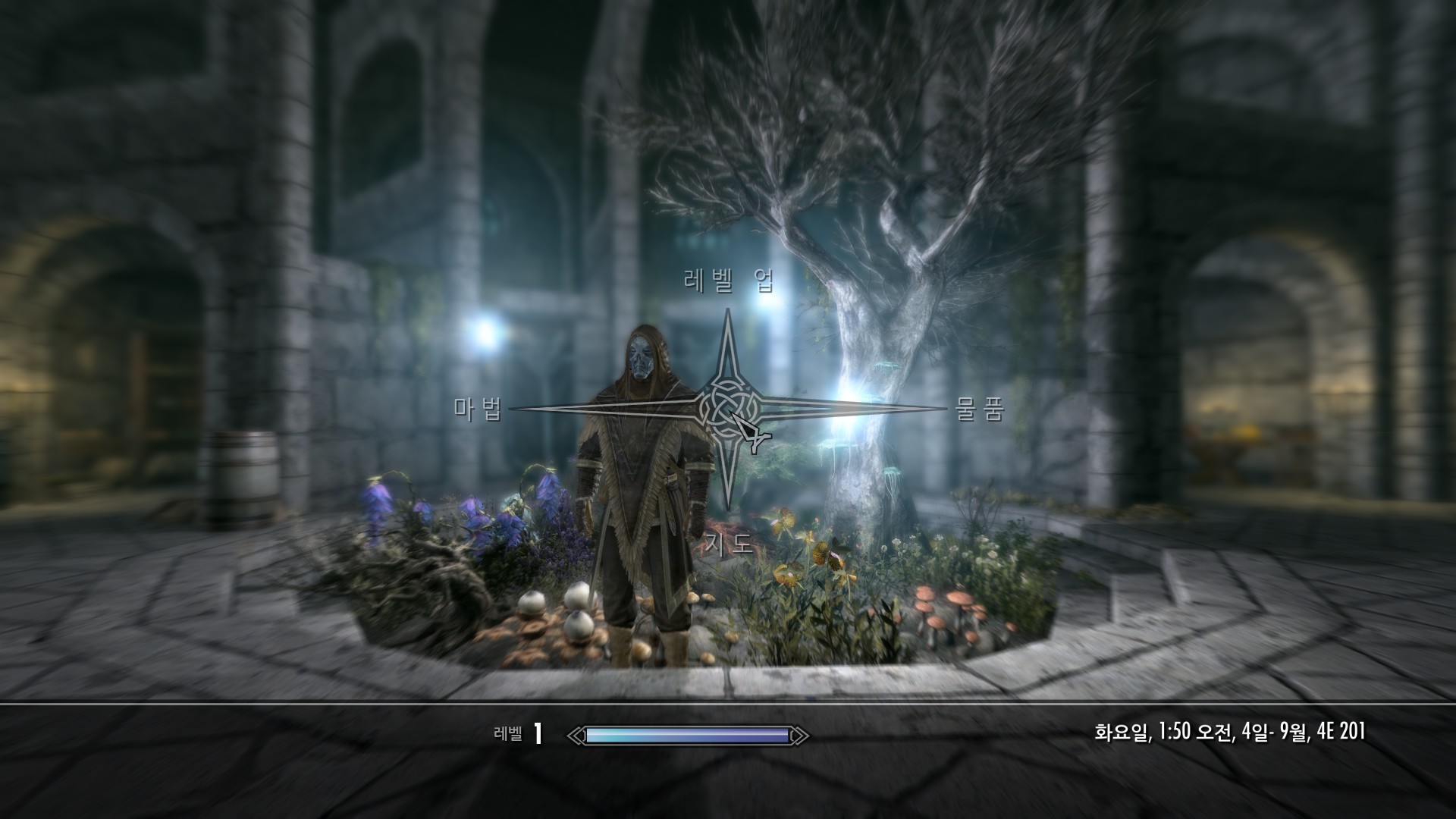Open the 레벨 업 skills menu
This screenshot has height=819, width=1456.
728,281
